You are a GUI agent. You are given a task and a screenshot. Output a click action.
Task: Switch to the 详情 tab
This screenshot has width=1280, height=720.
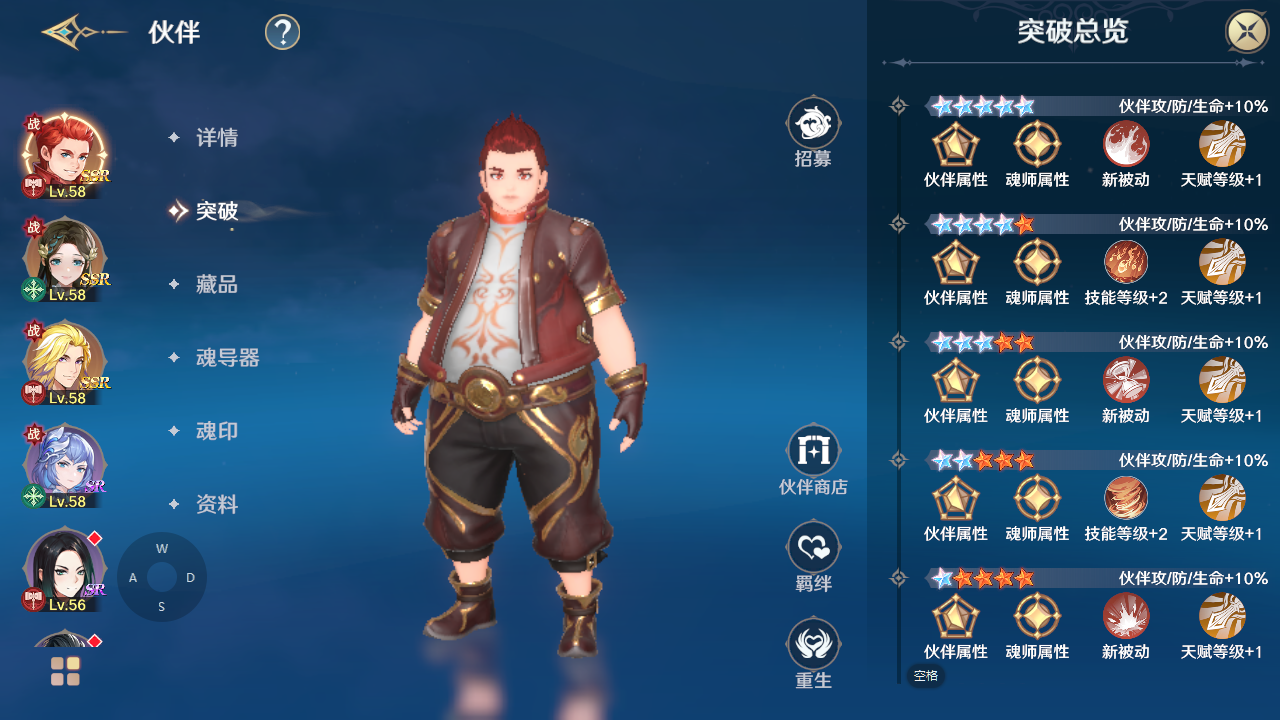216,138
